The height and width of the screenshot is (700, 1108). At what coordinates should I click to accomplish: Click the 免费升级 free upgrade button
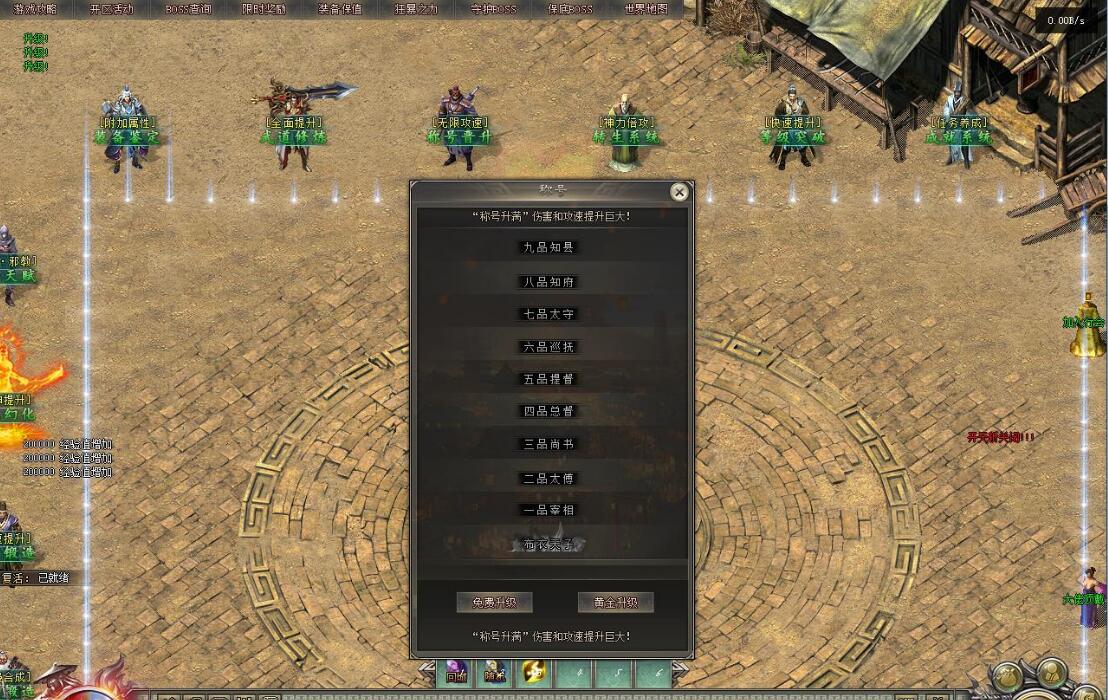tap(494, 602)
